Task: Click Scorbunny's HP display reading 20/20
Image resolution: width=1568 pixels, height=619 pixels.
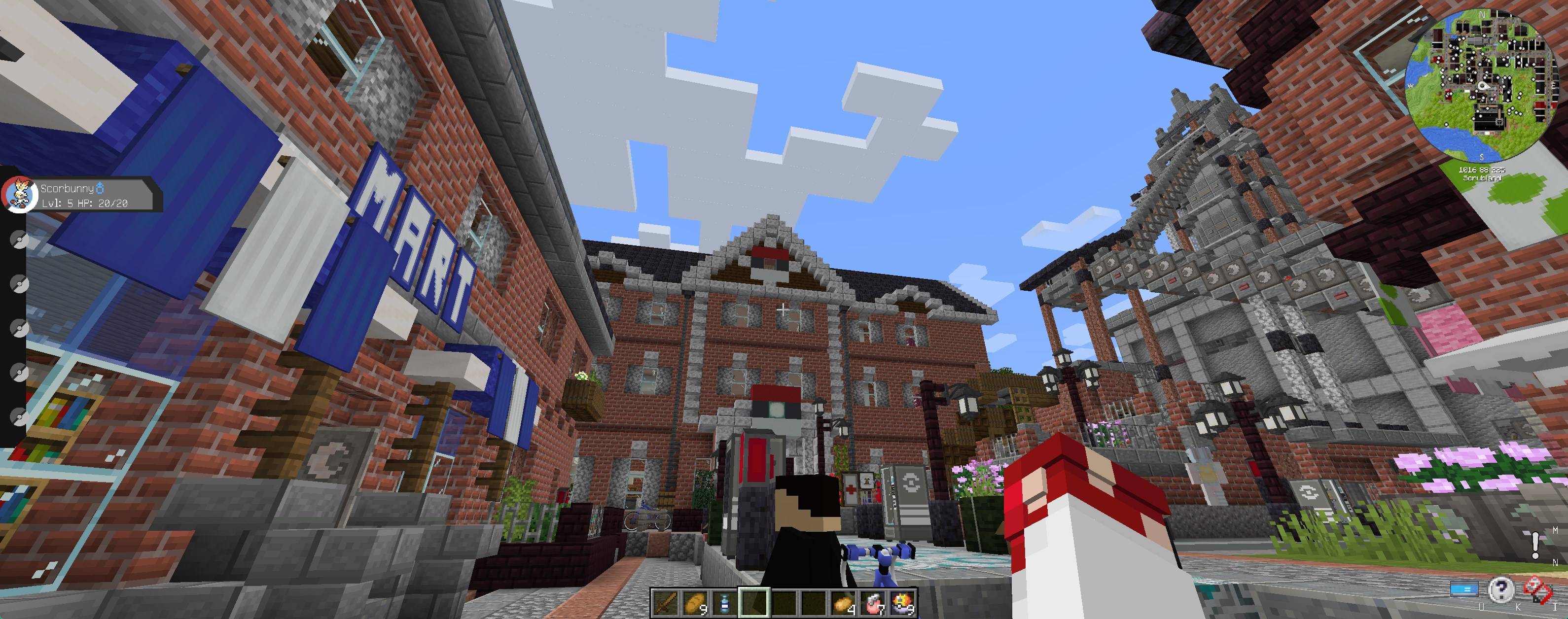Action: click(112, 204)
